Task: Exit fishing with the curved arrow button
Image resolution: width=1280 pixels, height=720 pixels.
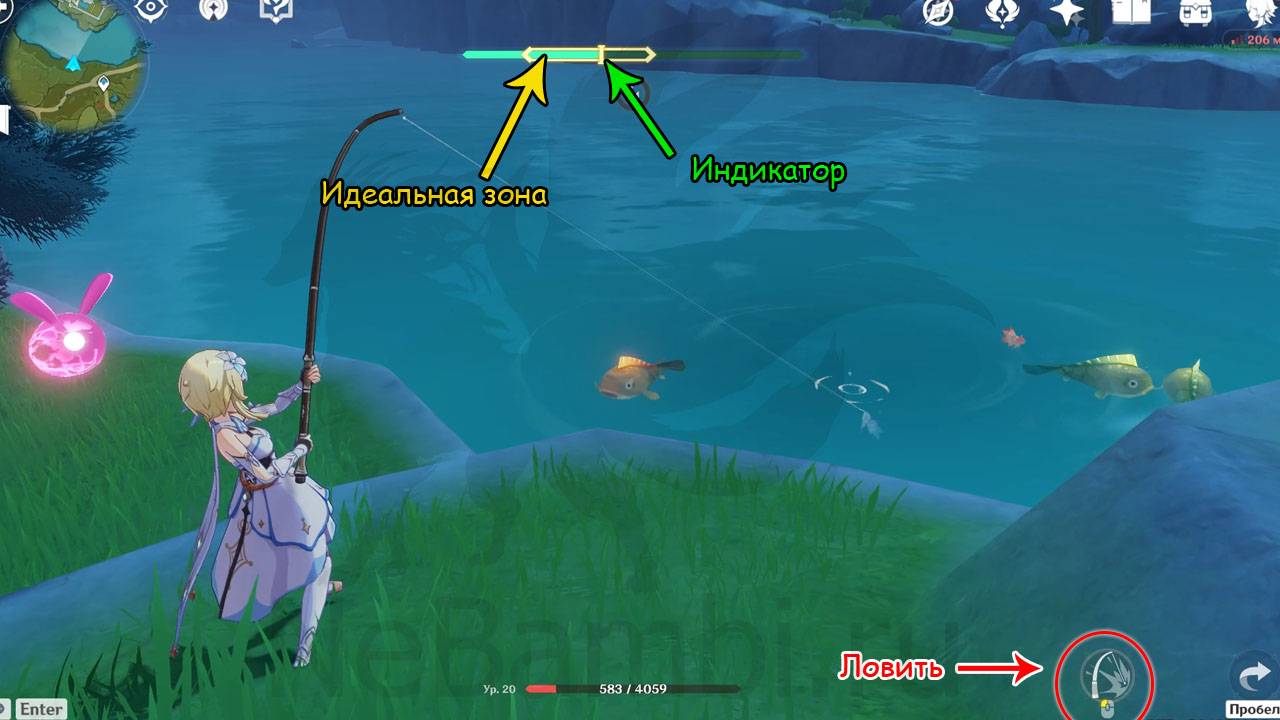Action: [x=1253, y=678]
